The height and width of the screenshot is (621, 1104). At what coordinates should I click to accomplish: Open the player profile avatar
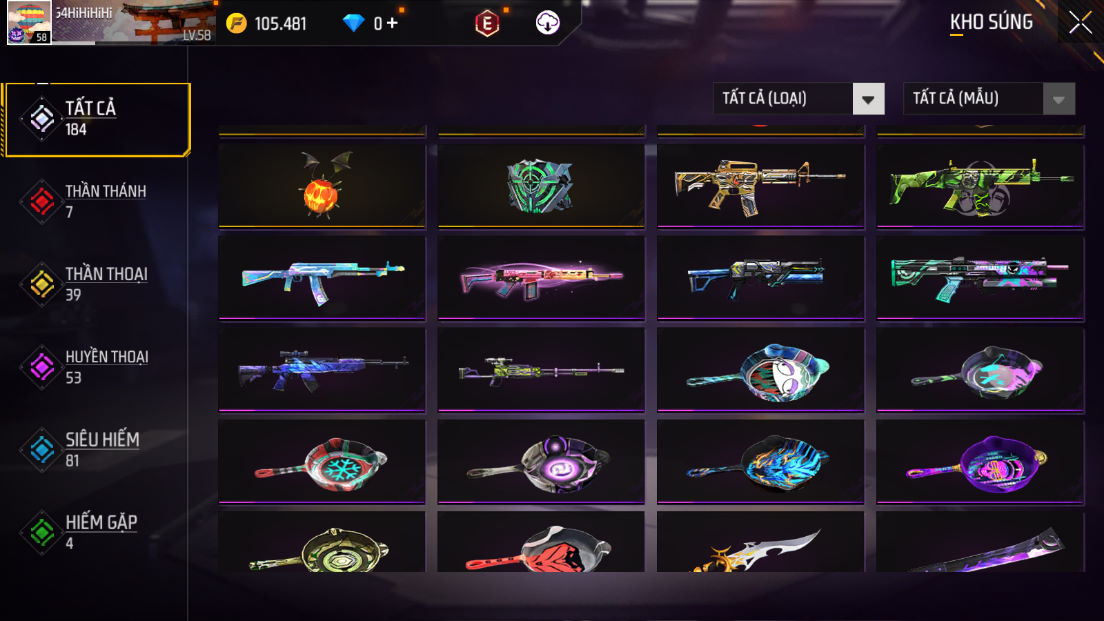point(29,22)
